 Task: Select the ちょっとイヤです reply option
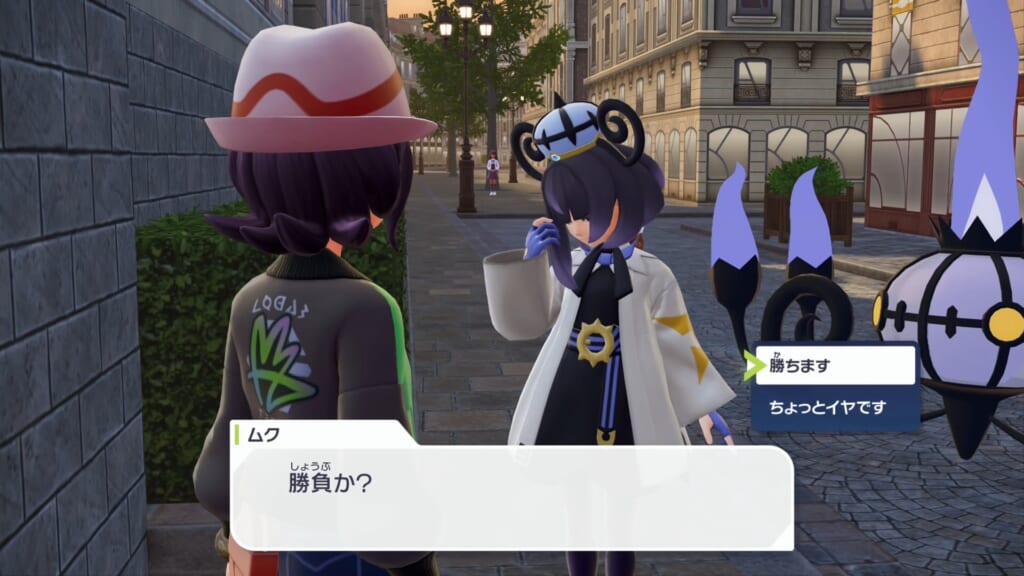point(835,407)
